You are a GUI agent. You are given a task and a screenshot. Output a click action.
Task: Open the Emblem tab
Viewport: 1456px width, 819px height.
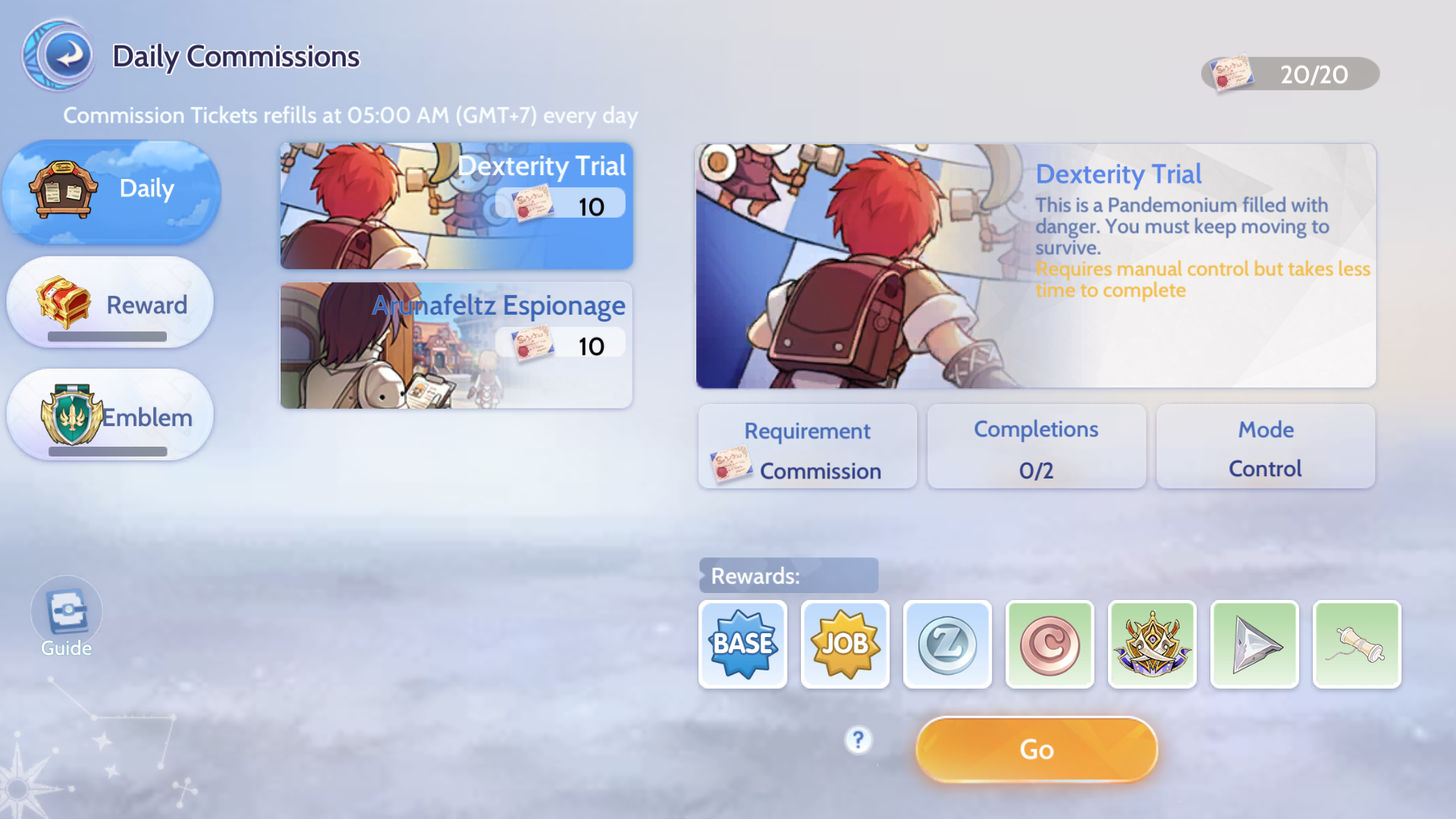[110, 416]
